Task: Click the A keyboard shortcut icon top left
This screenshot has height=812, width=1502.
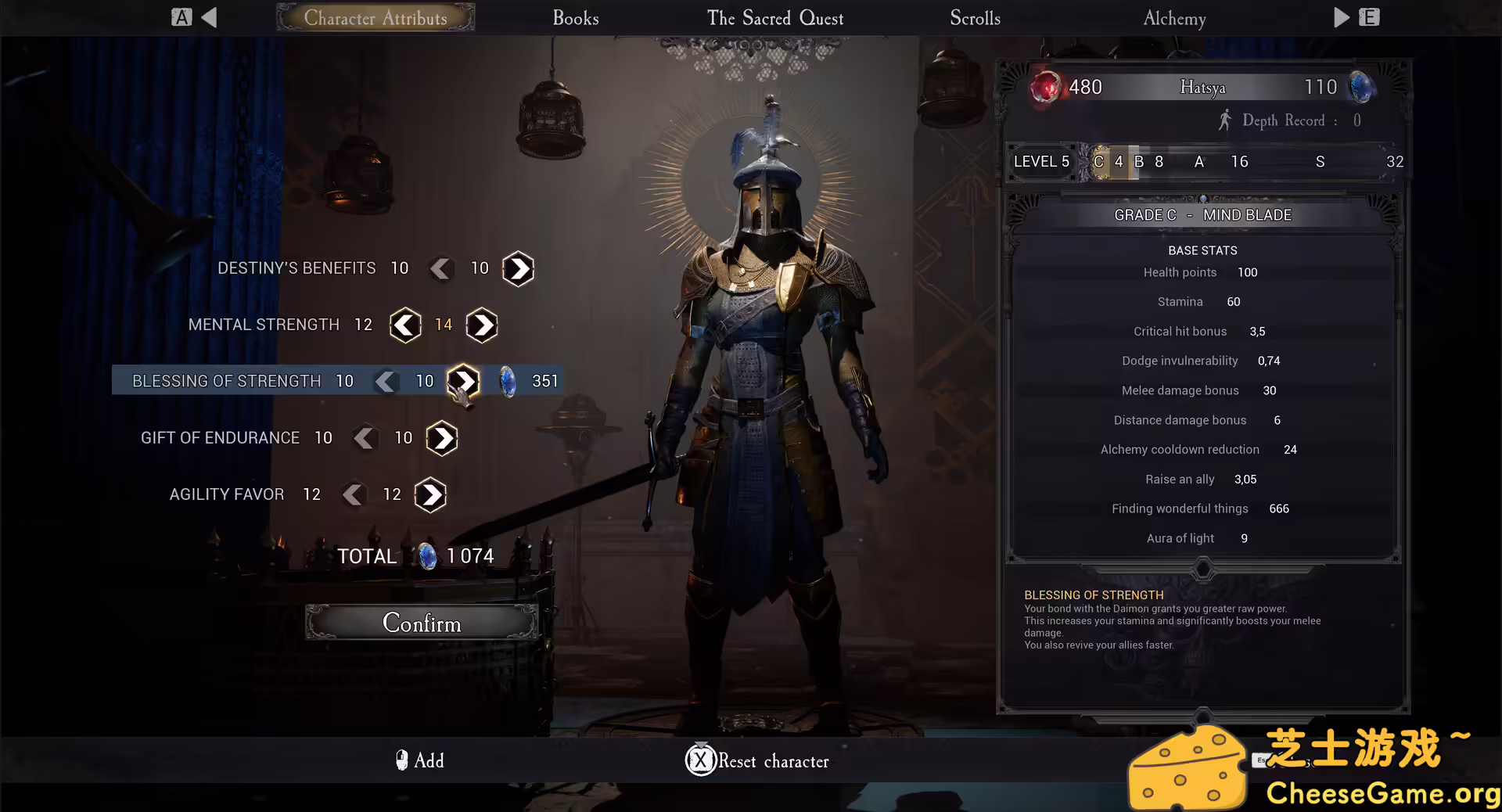Action: (x=181, y=16)
